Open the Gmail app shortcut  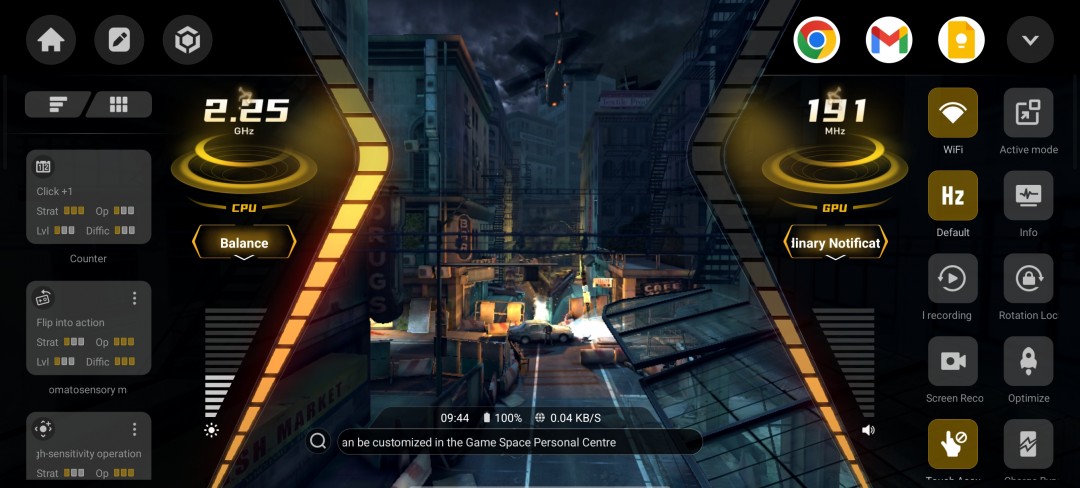coord(889,41)
